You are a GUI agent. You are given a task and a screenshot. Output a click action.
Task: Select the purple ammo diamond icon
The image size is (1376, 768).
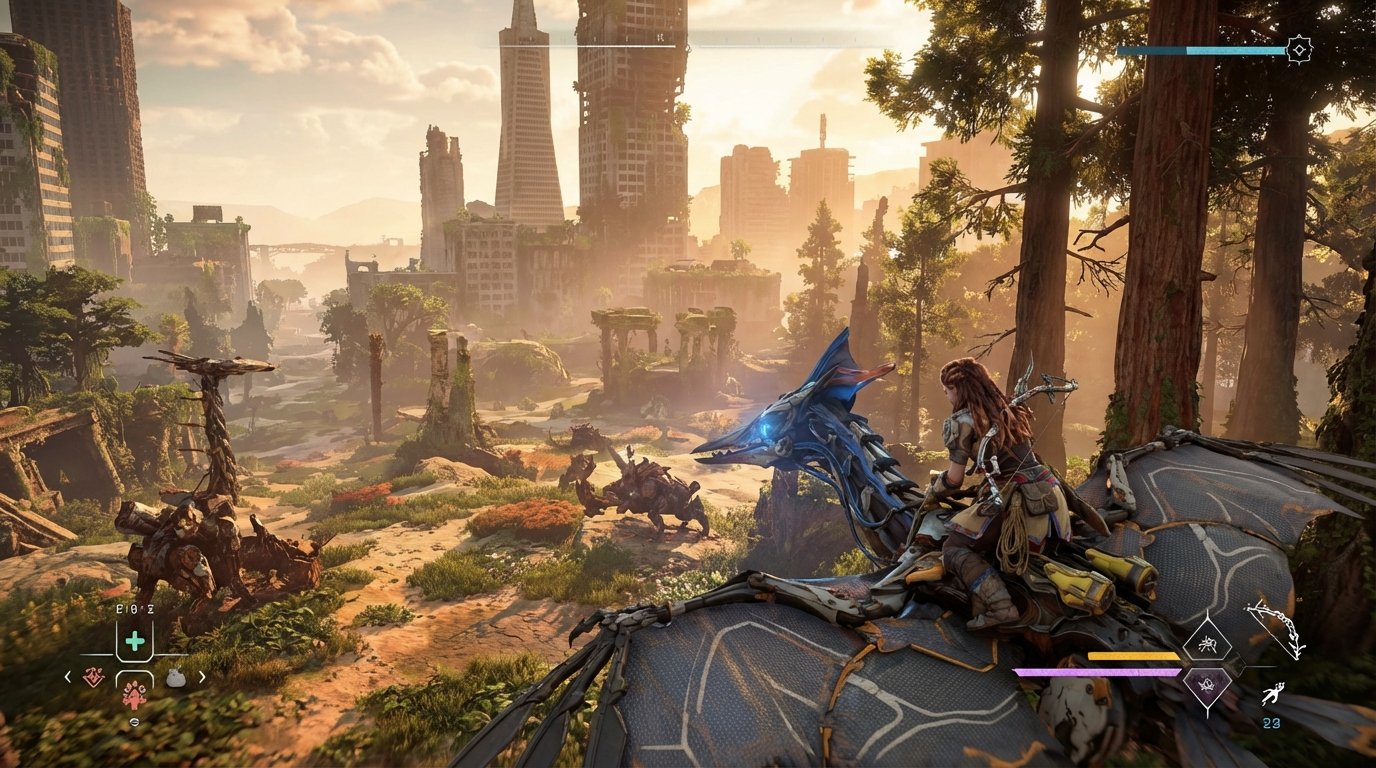click(x=1206, y=685)
